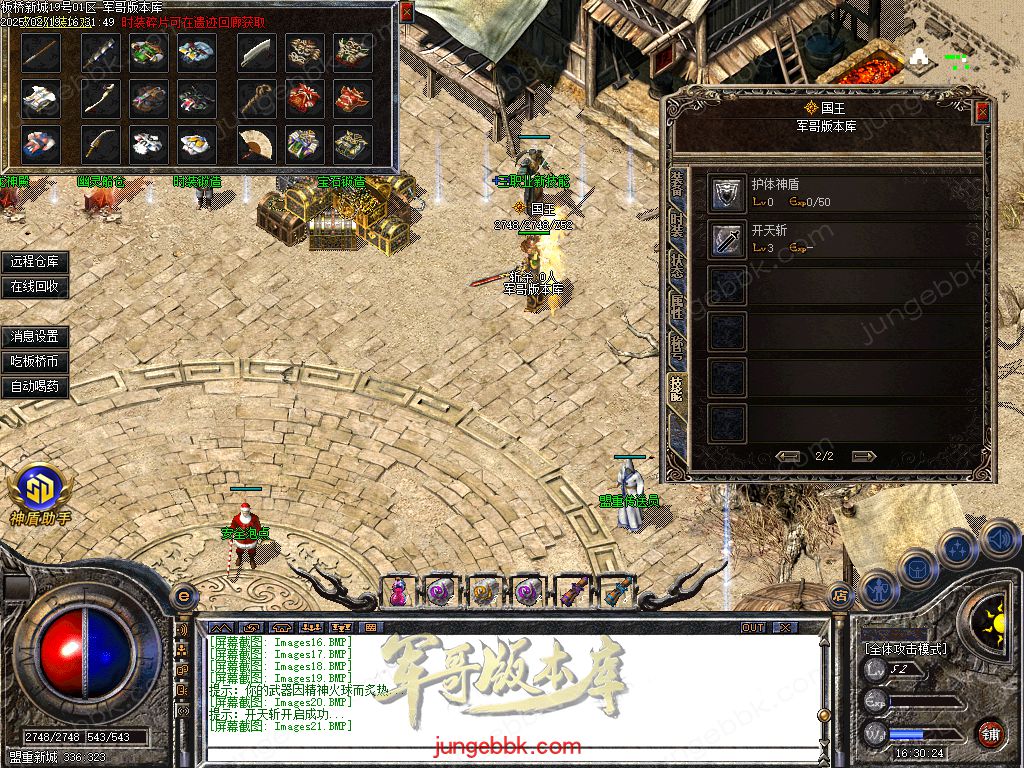This screenshot has height=768, width=1024.
Task: Open 远程仓库 remote warehouse
Action: [x=35, y=262]
